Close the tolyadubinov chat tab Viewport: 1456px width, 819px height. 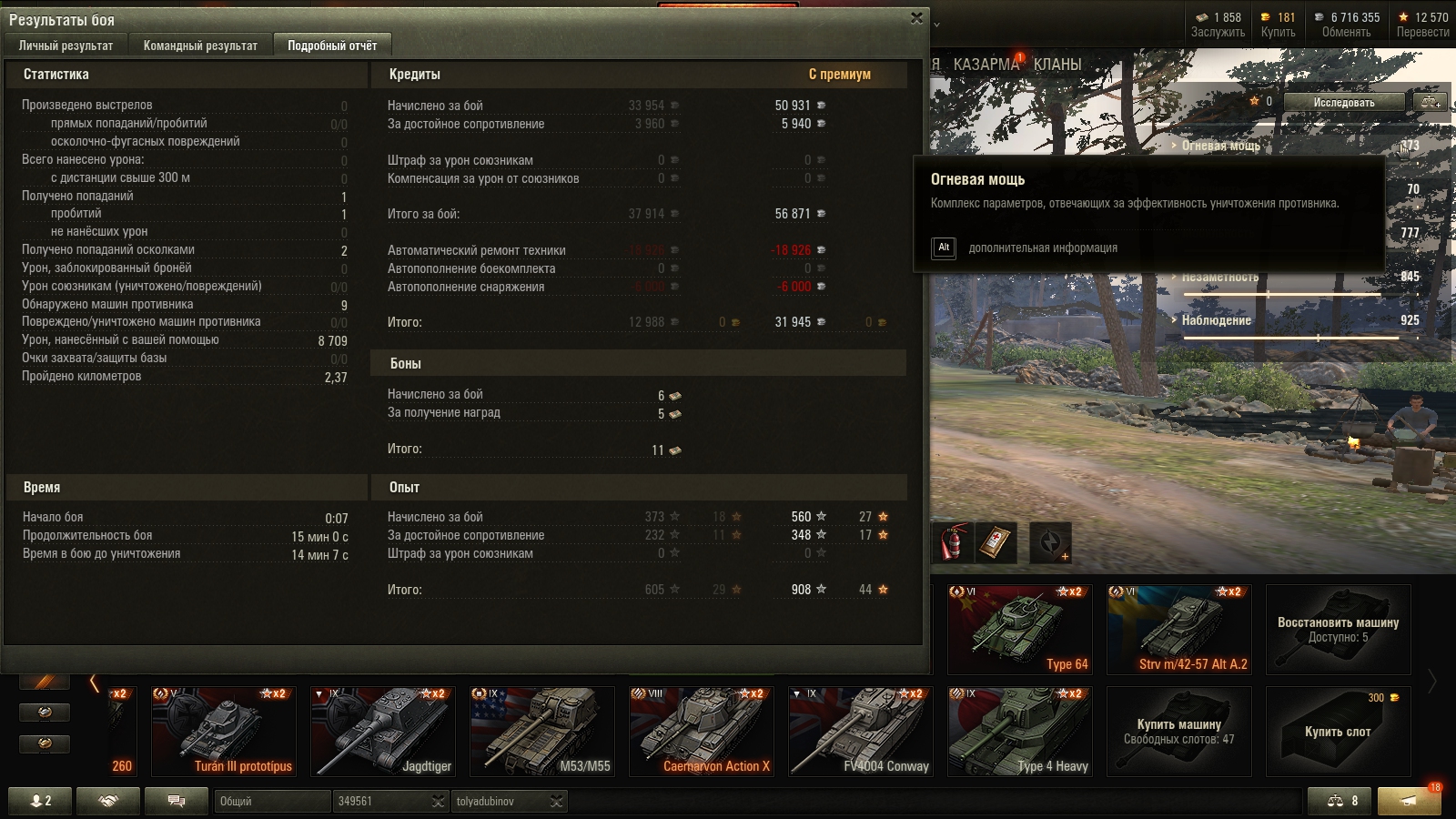(556, 802)
